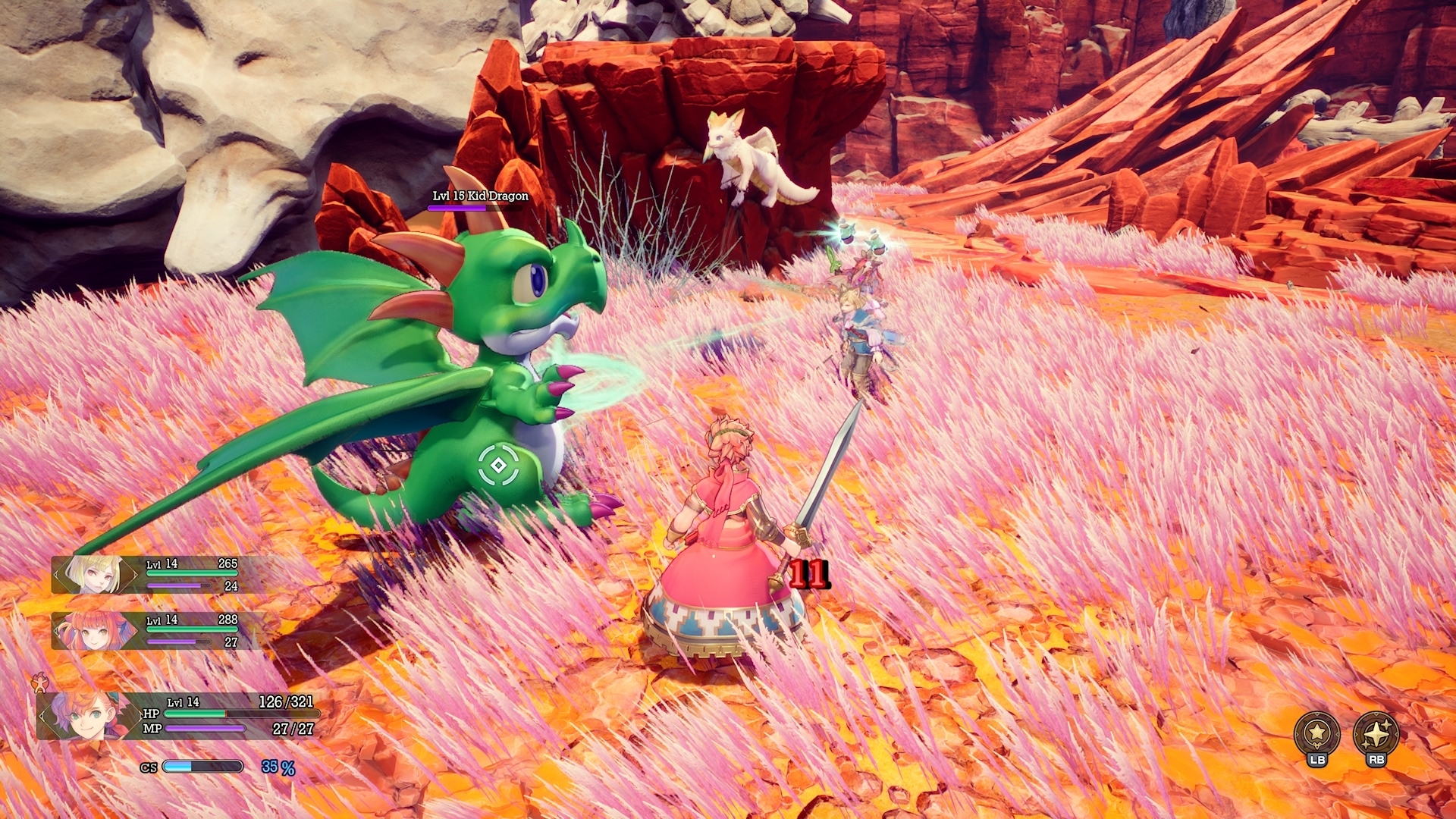This screenshot has width=1456, height=819.
Task: Click the lock-on reticle on the Kid Dragon
Action: click(498, 465)
